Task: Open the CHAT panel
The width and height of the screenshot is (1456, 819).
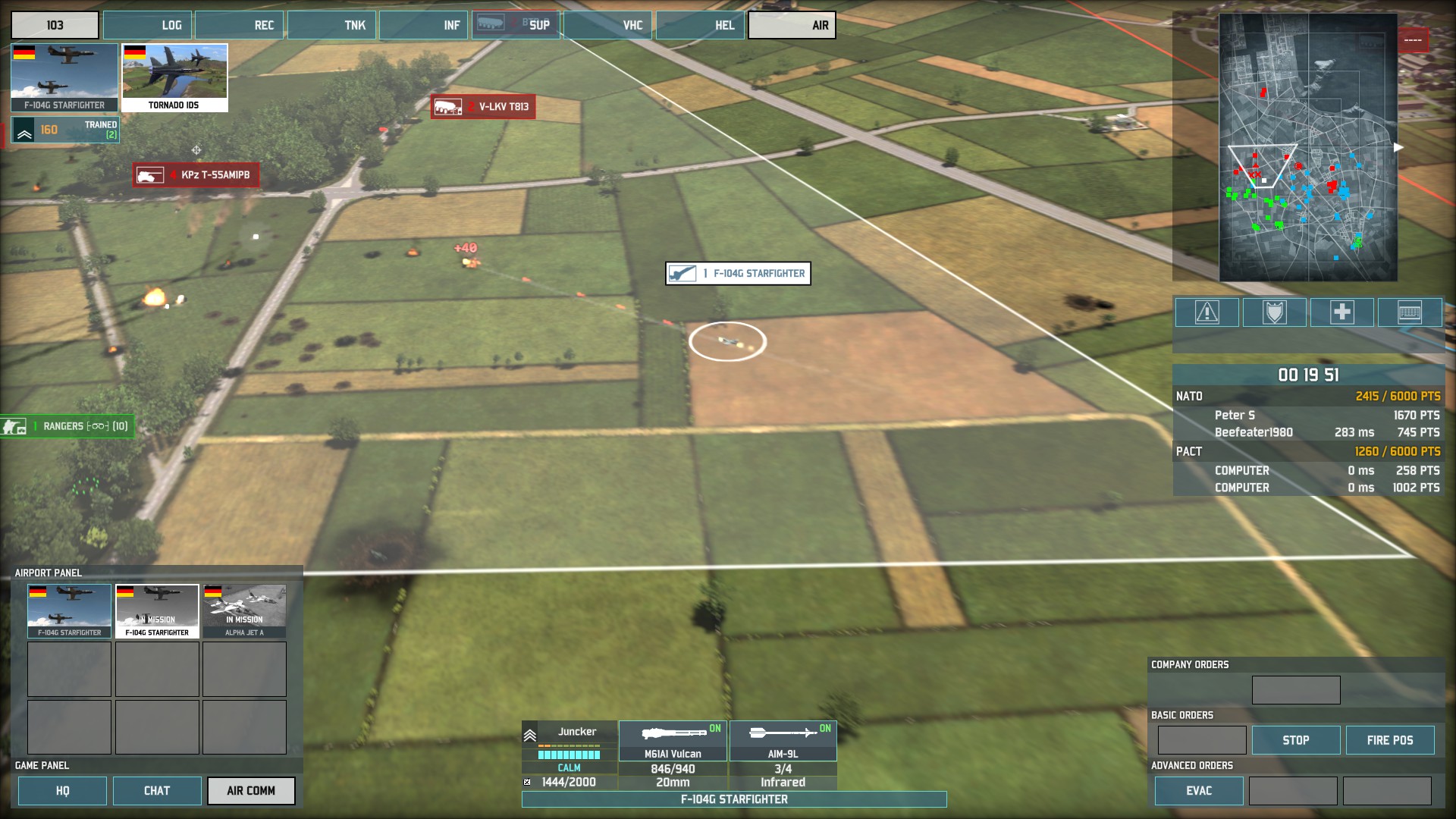Action: pyautogui.click(x=157, y=791)
